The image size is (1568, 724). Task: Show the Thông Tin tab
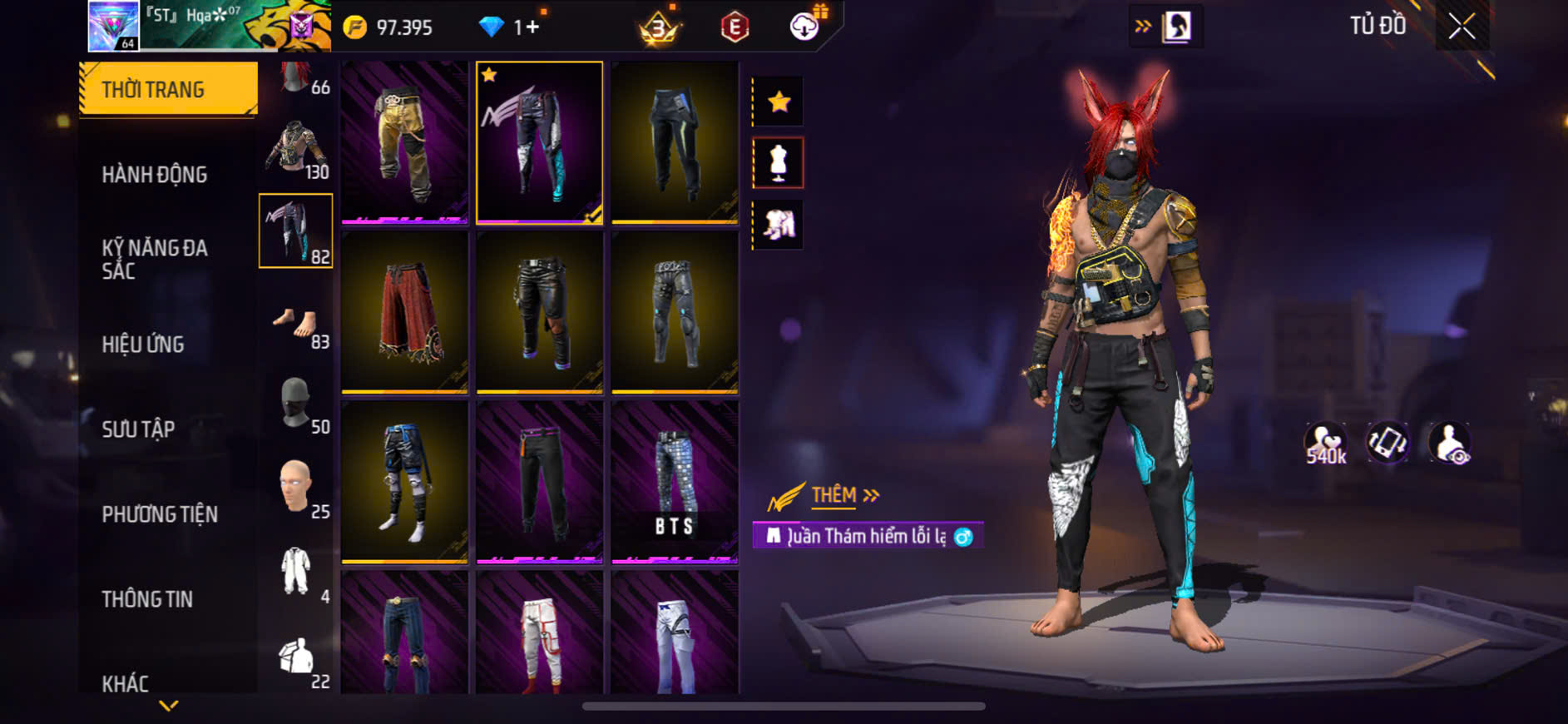pyautogui.click(x=147, y=599)
